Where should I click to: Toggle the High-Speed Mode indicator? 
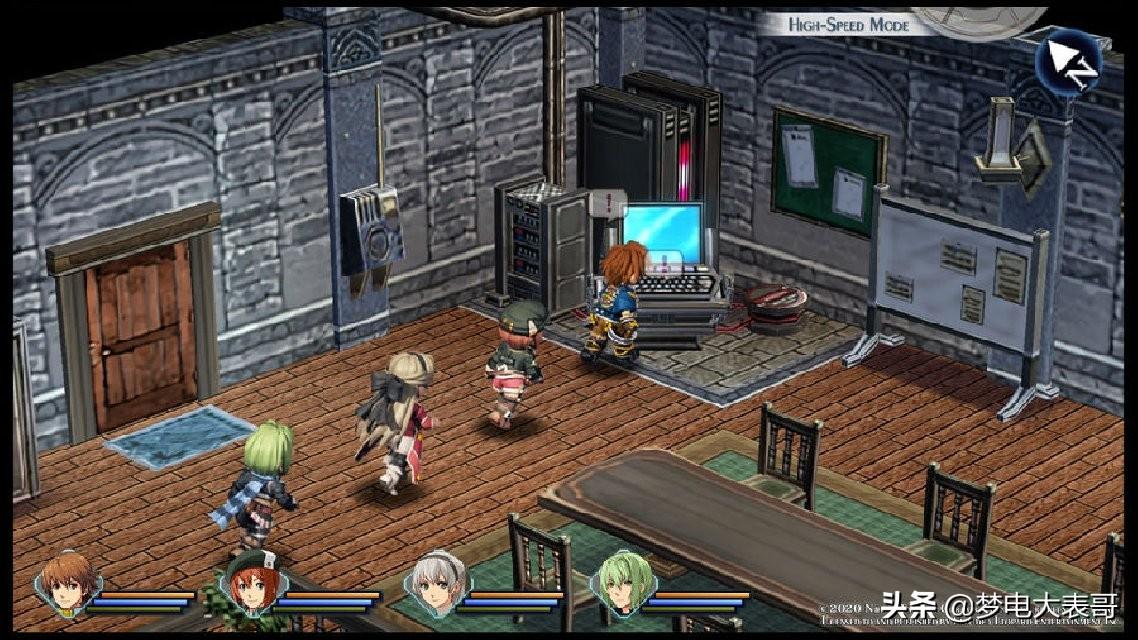849,24
